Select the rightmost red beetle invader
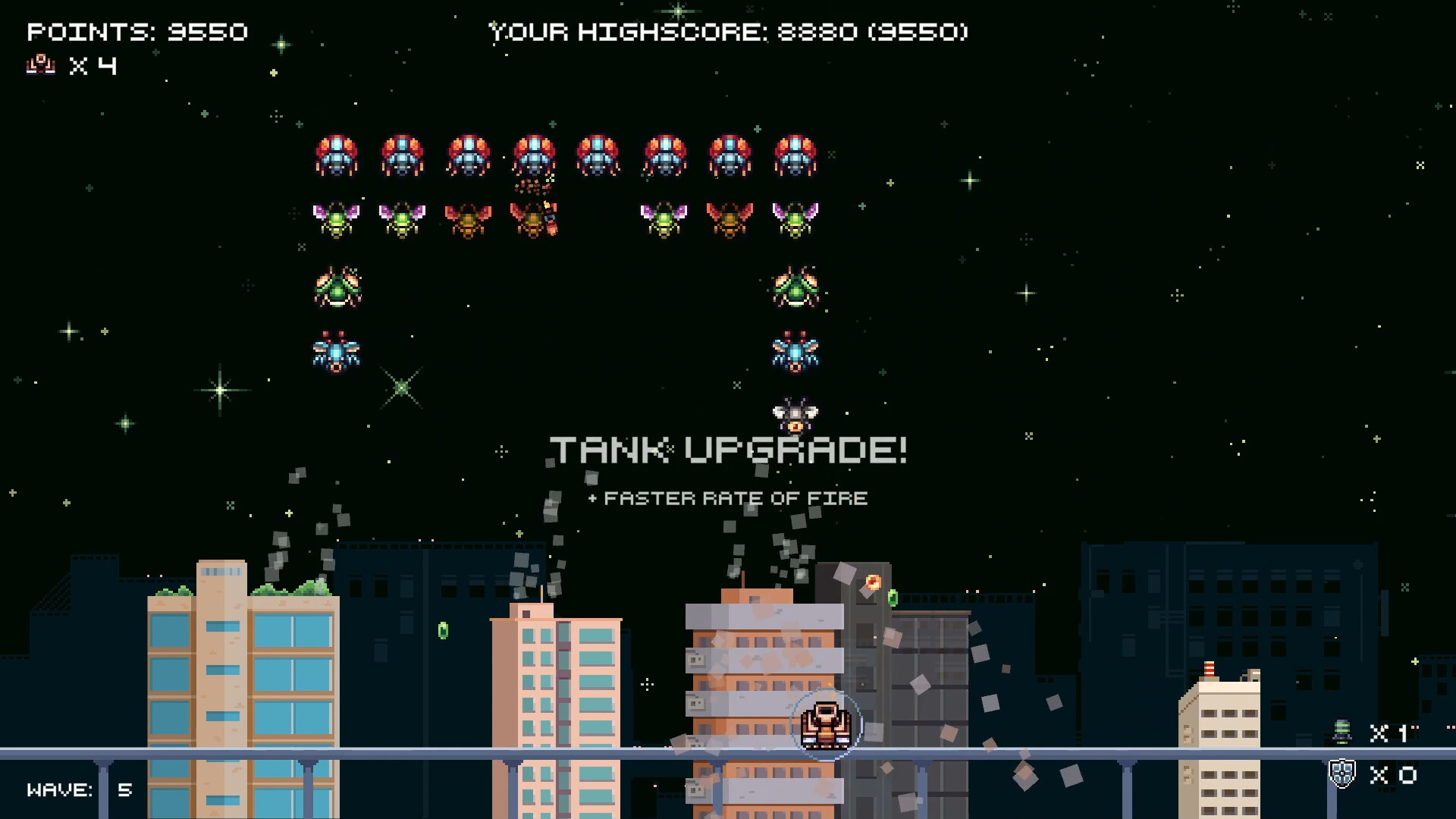This screenshot has width=1456, height=819. 795,155
